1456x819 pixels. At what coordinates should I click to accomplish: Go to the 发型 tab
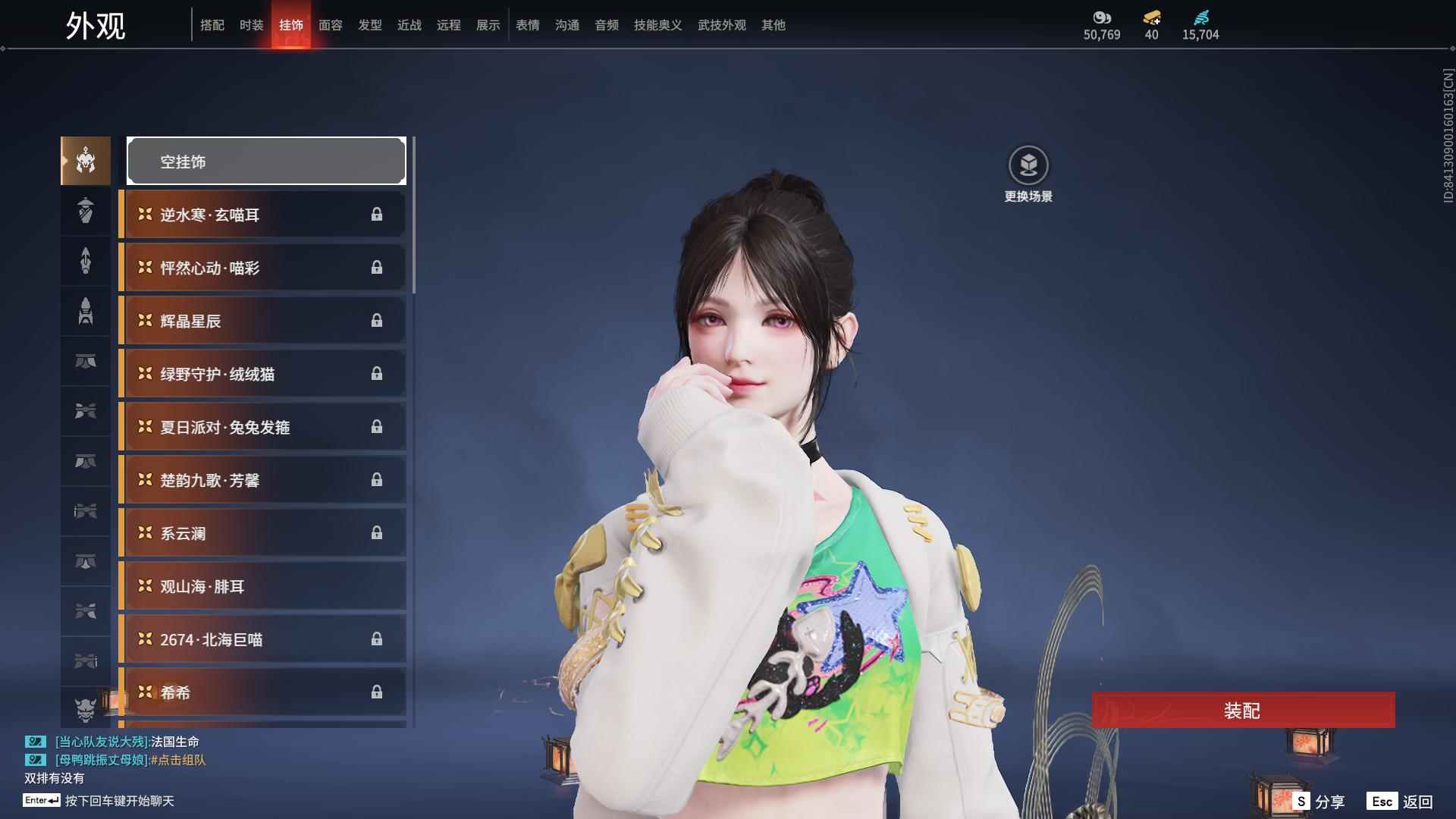370,25
